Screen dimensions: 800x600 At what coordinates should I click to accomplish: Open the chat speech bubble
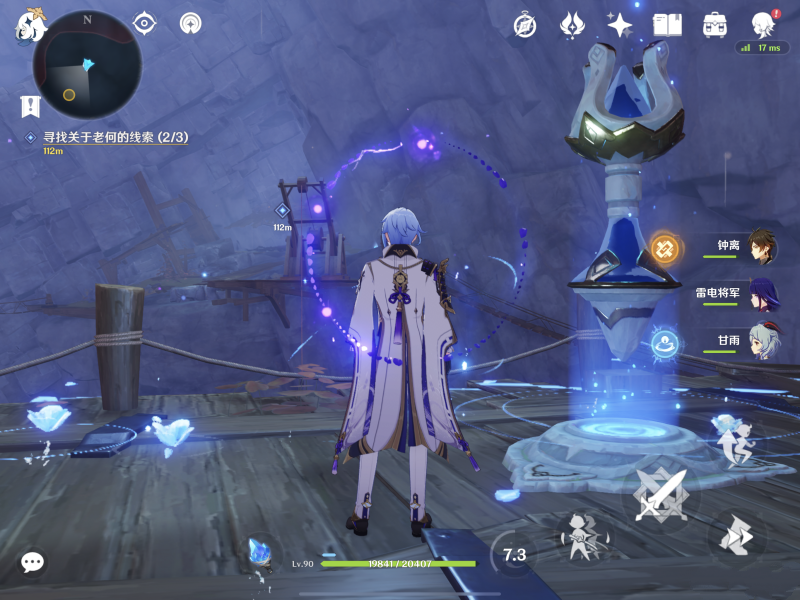click(x=32, y=562)
